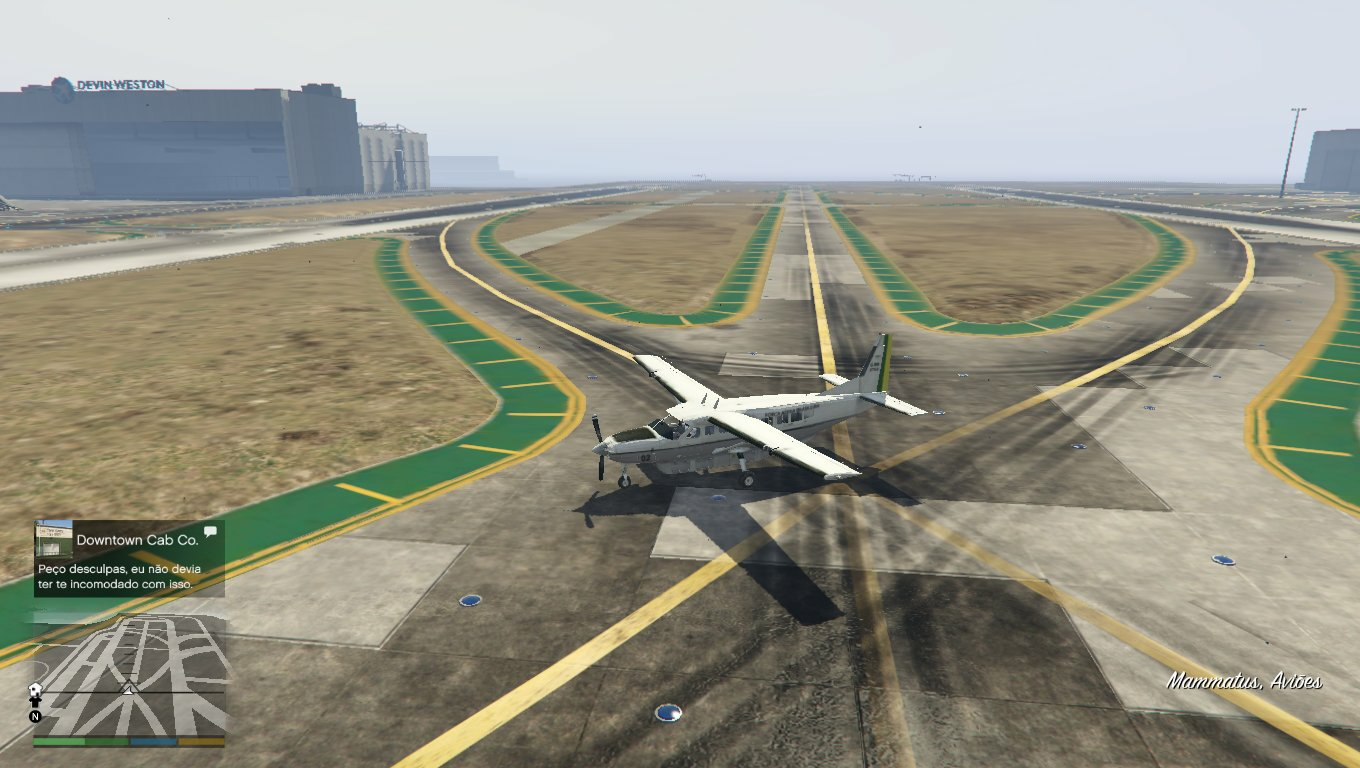Select the speech bubble message icon
The height and width of the screenshot is (768, 1360).
click(x=210, y=532)
